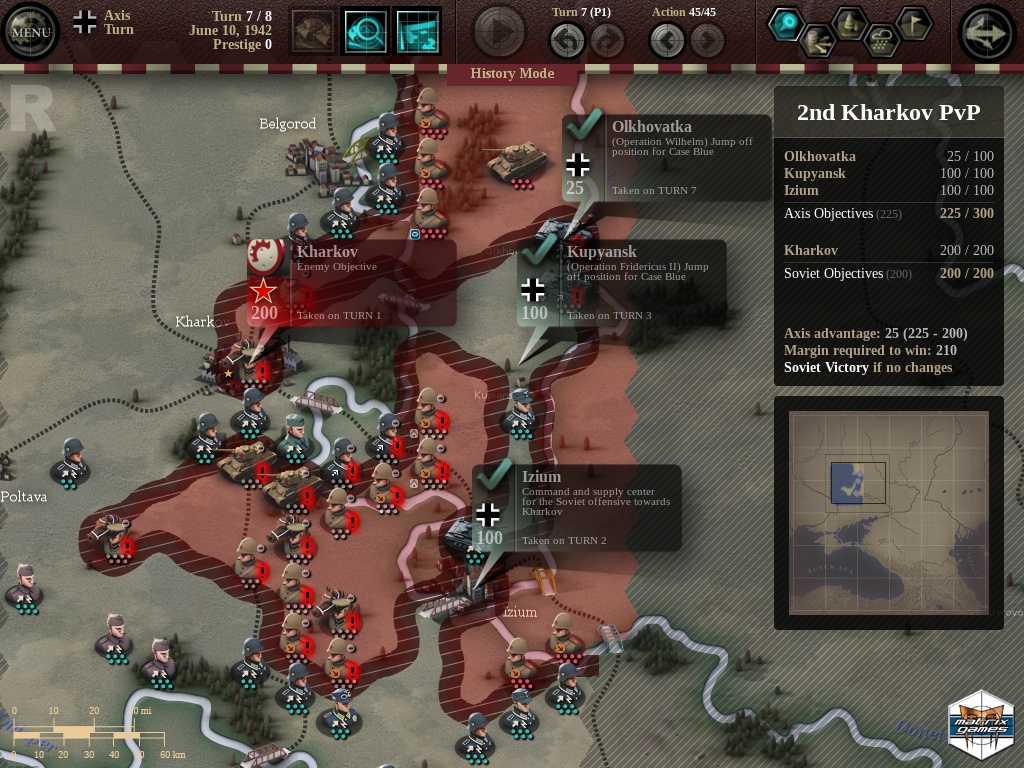Toggle the supply barrel hexagon filter
Screen dimensions: 1024x768
pos(818,40)
